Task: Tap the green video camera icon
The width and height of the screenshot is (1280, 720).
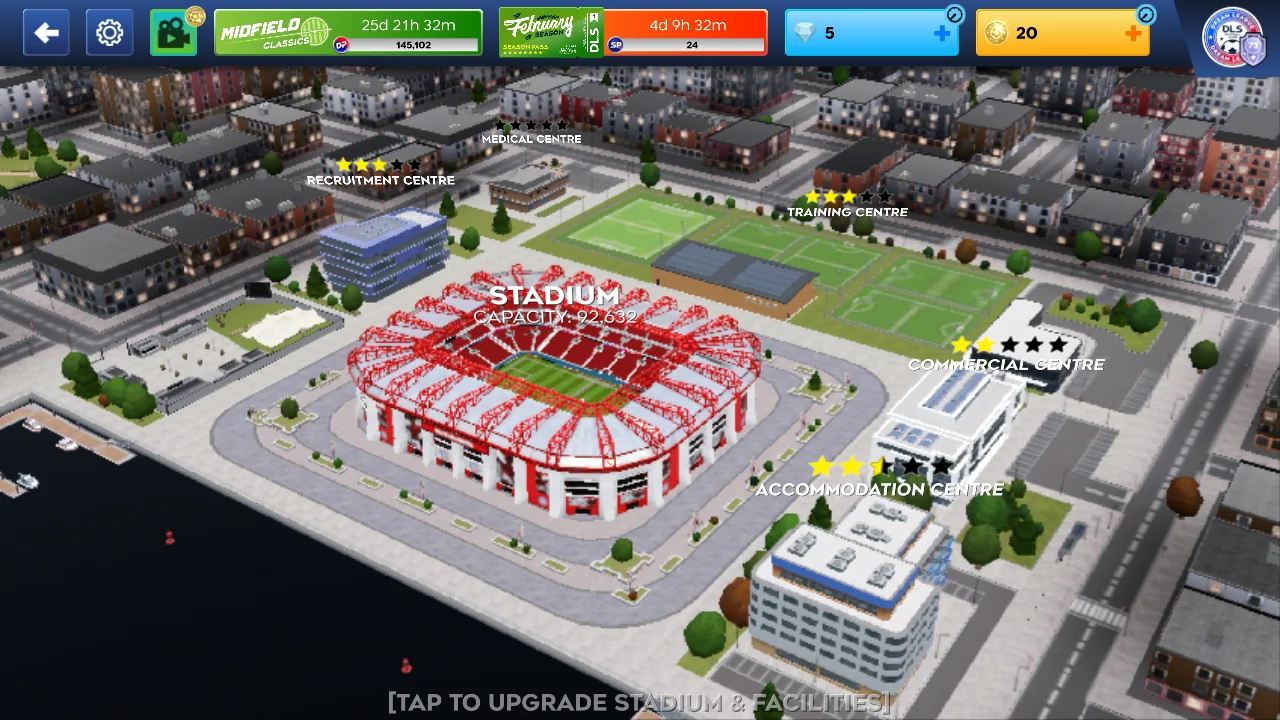Action: coord(173,33)
